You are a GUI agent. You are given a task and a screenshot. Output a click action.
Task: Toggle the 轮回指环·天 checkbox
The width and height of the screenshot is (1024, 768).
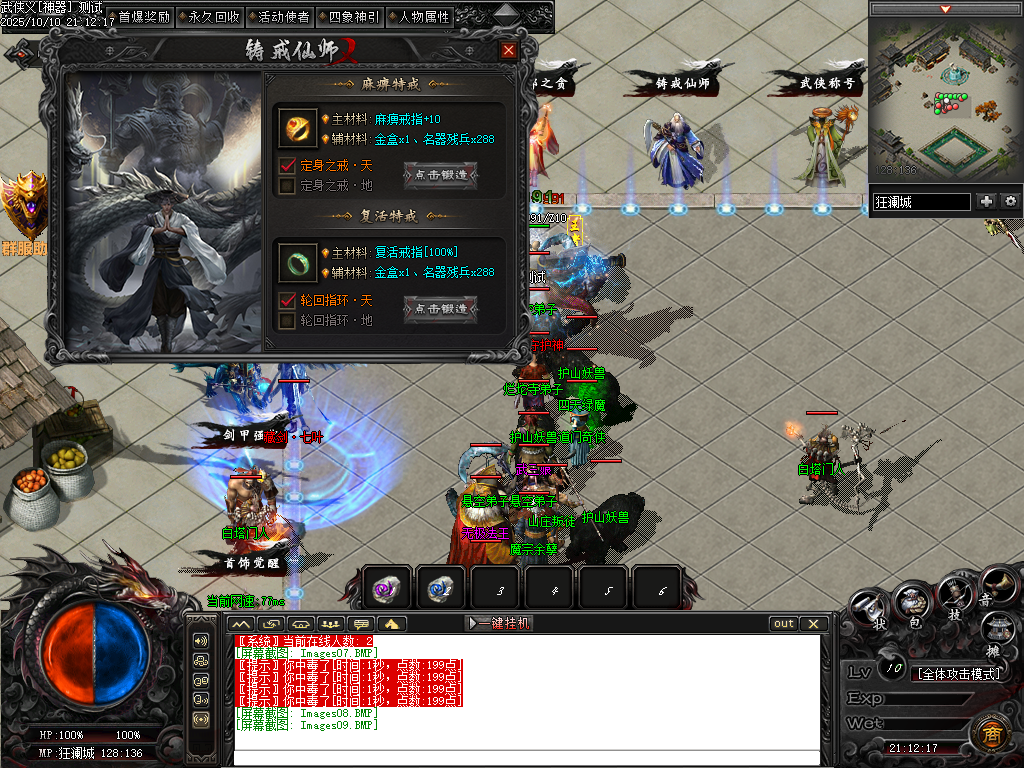[288, 300]
